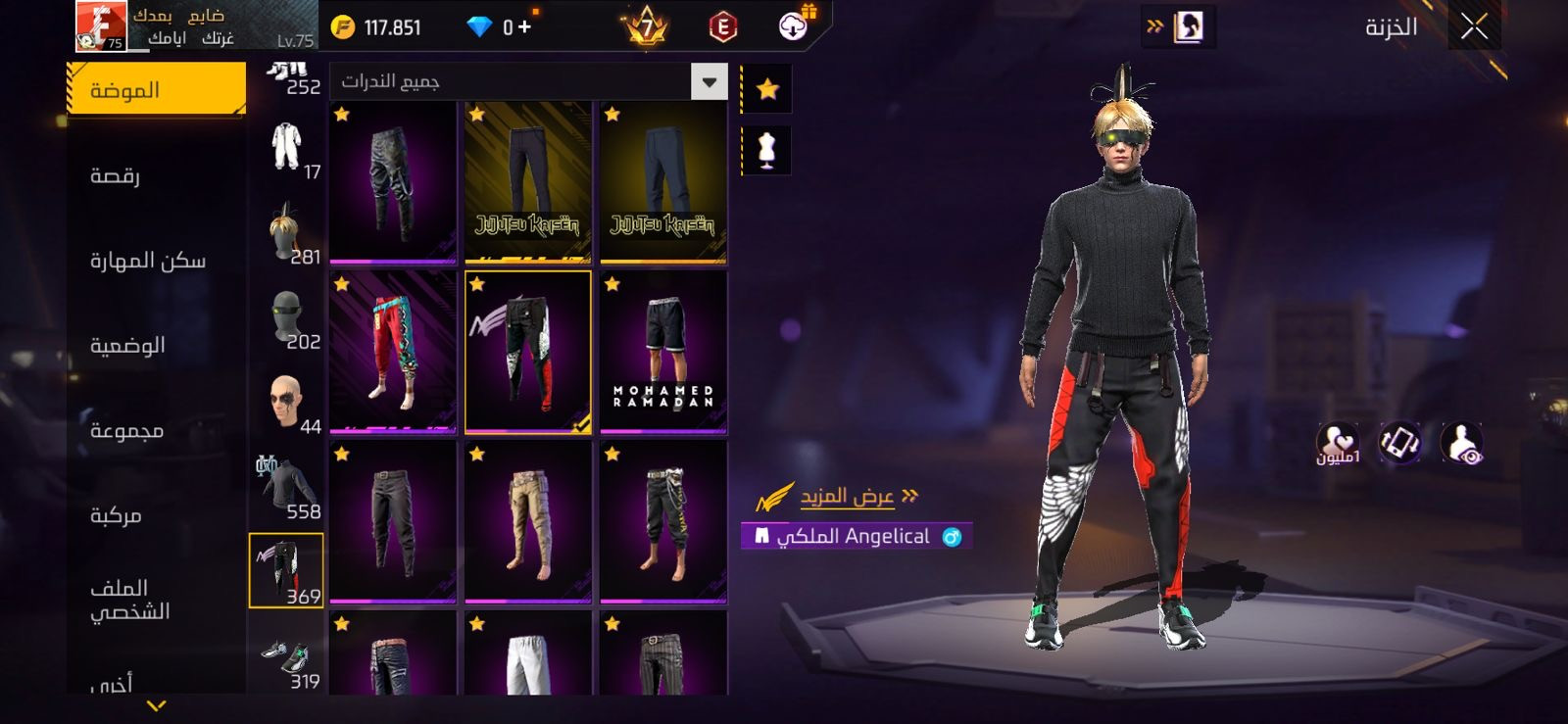This screenshot has width=1568, height=724.
Task: Open the Skill Skin (سكن المهارة) category
Action: 147,261
